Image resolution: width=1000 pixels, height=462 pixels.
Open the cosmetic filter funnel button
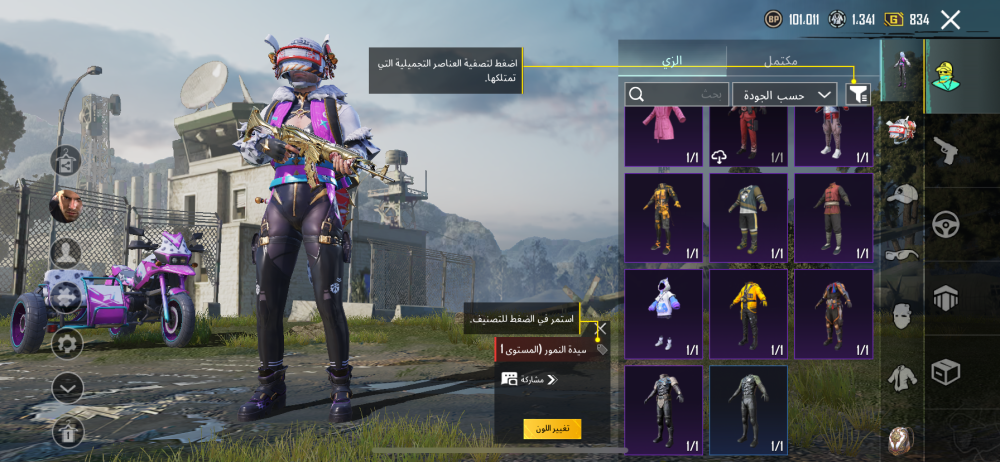coord(858,94)
